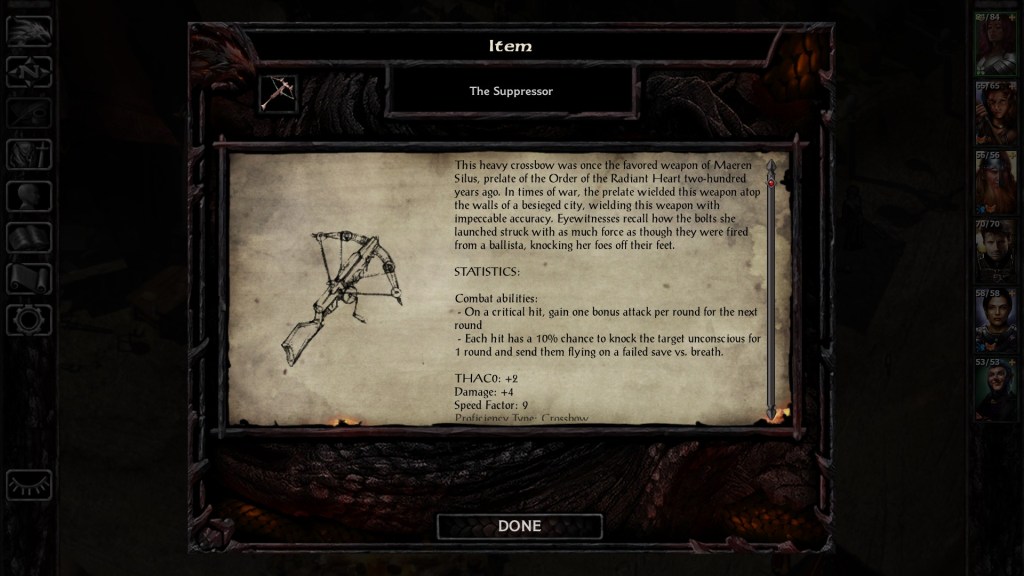Select the party member with 70/70 health

995,250
